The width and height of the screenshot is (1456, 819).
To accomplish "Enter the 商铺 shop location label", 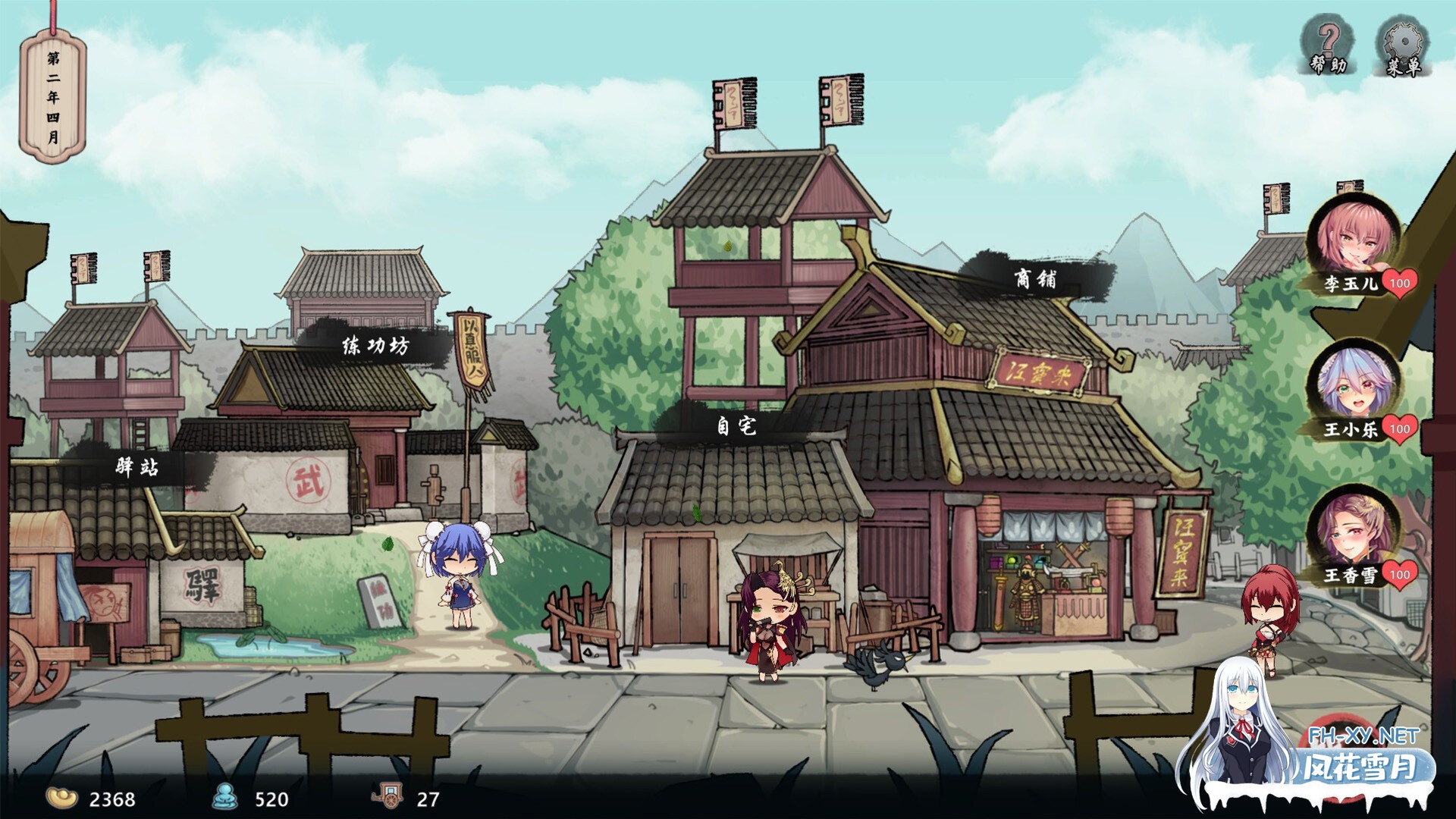I will click(x=1035, y=279).
